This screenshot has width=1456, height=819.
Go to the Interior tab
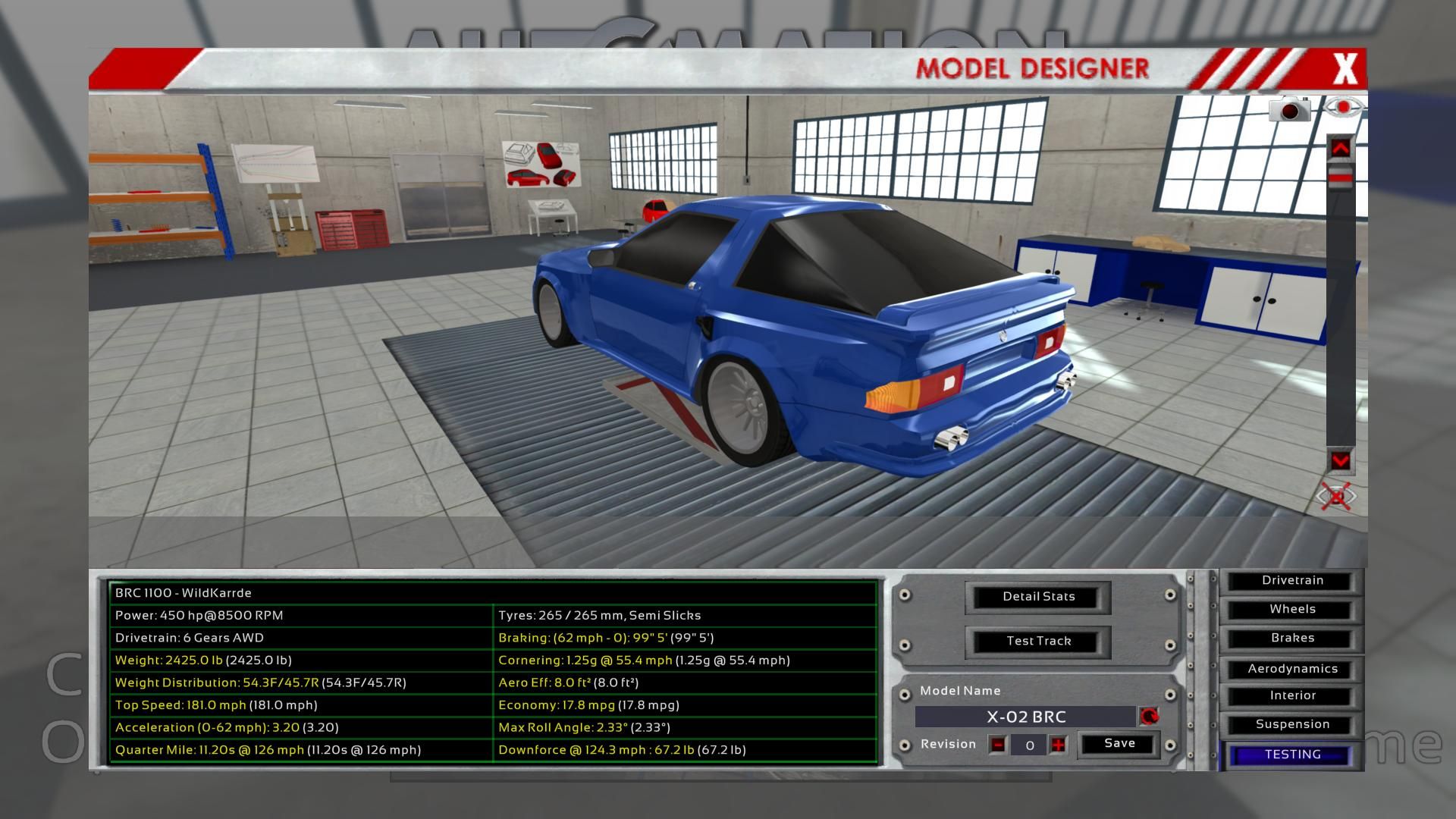pyautogui.click(x=1292, y=696)
